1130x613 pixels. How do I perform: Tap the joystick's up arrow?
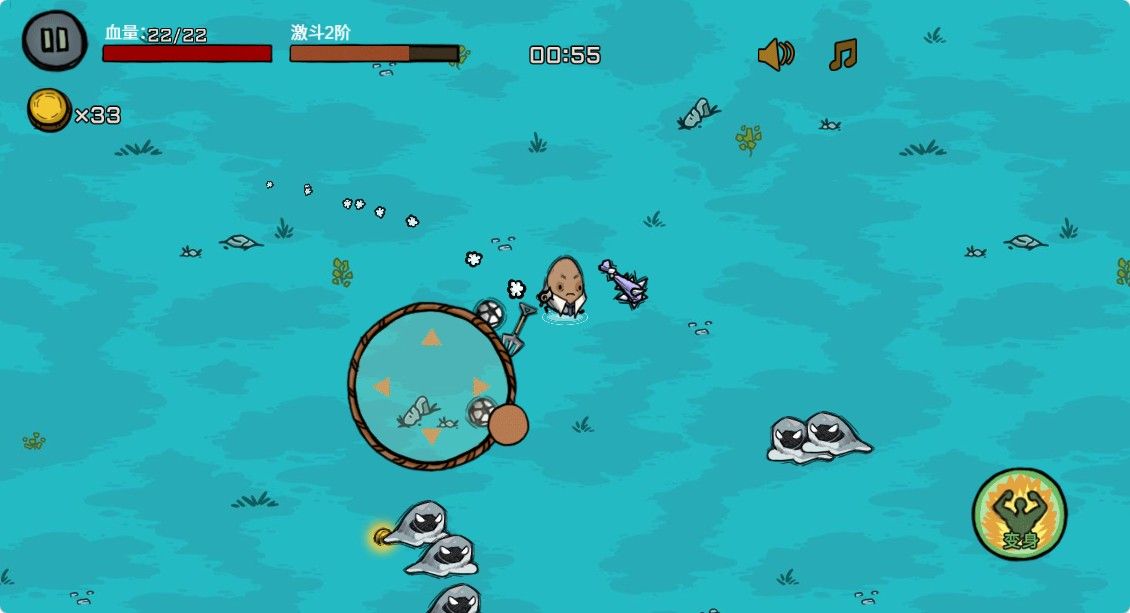coord(431,338)
